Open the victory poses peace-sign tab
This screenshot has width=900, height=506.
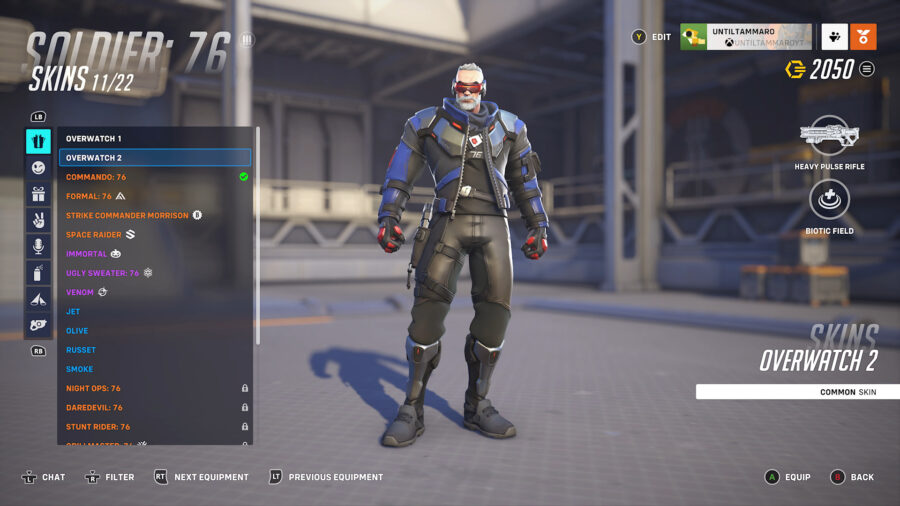(38, 220)
